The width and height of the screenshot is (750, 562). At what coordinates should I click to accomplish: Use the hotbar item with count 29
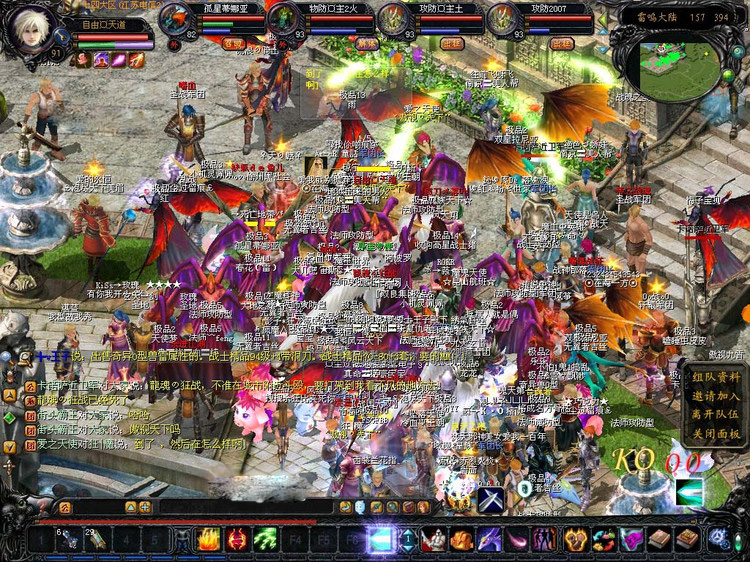coord(97,541)
